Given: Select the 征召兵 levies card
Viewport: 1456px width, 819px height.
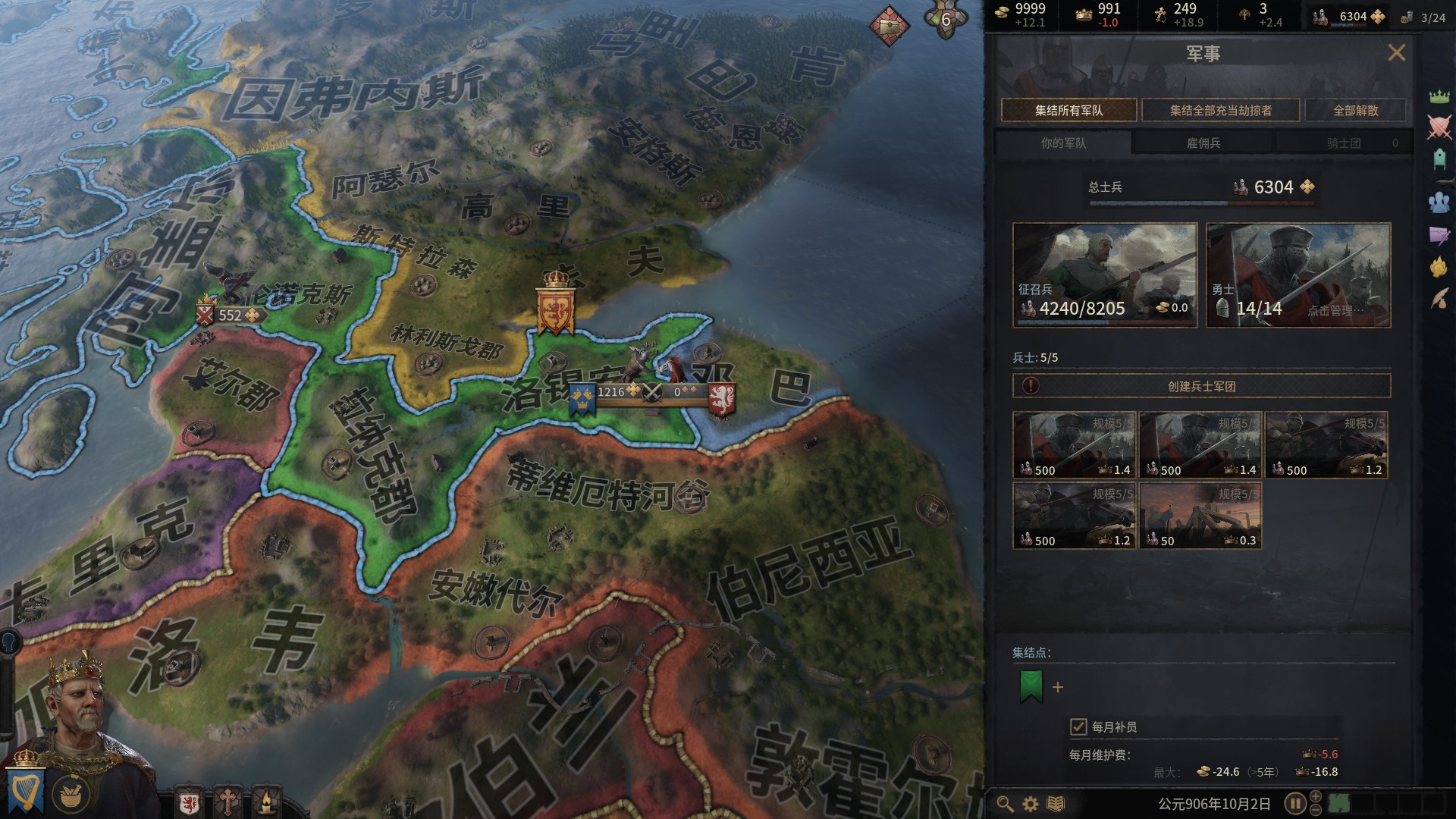Looking at the screenshot, I should point(1104,275).
